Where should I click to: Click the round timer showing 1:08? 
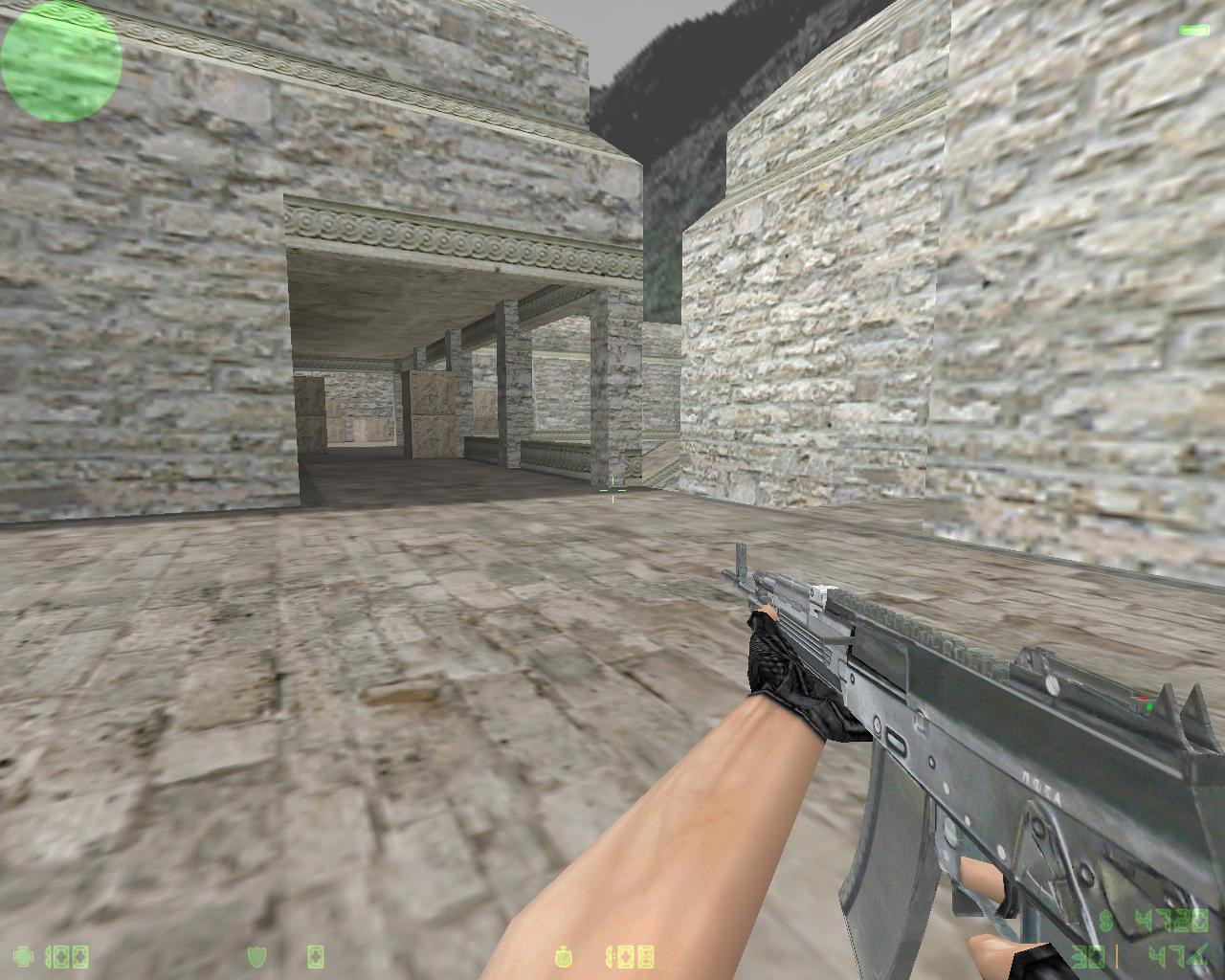(632, 956)
